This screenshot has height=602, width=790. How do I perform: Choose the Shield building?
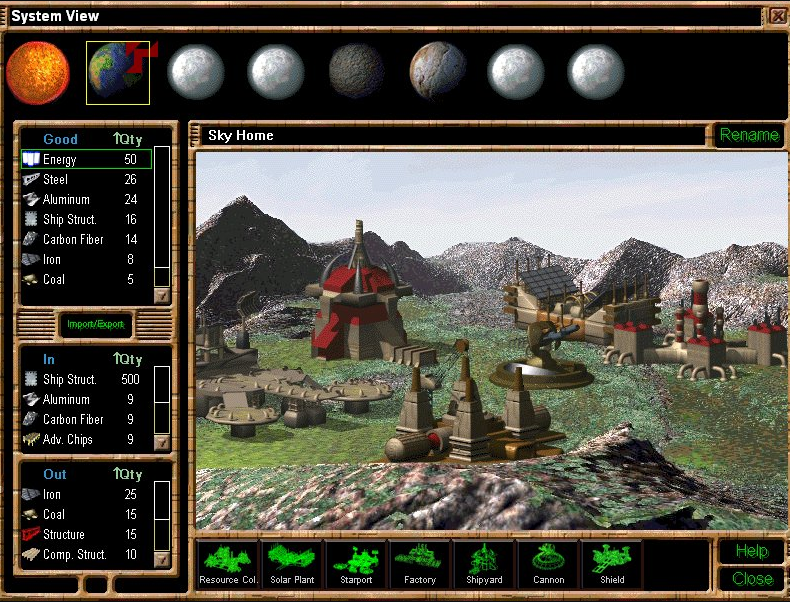(612, 563)
